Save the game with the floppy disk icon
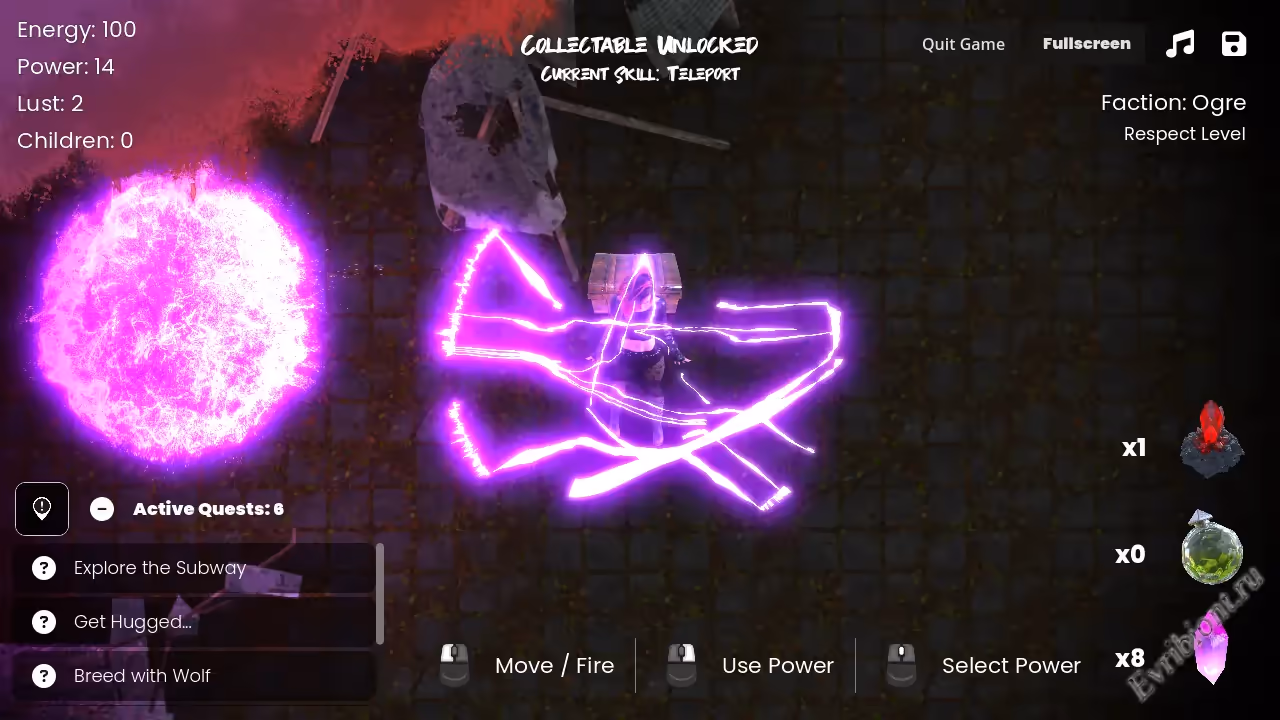 point(1234,44)
